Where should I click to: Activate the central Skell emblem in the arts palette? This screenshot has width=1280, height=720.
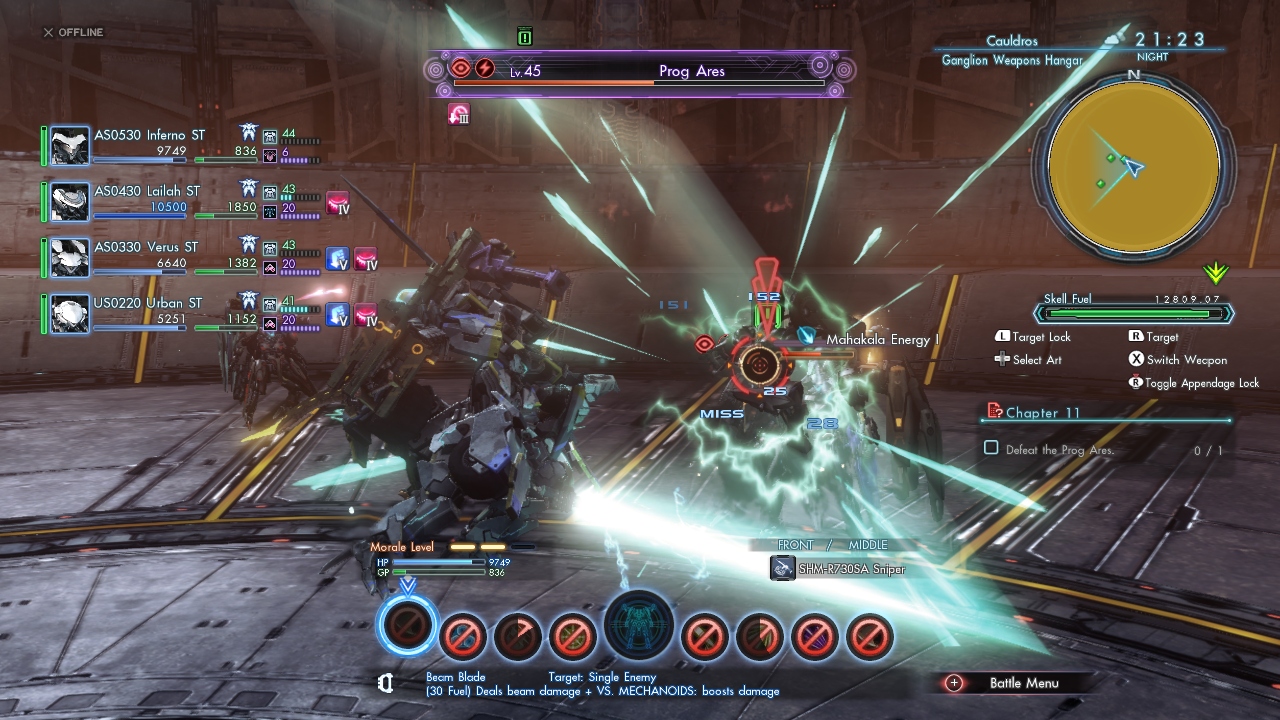[640, 625]
